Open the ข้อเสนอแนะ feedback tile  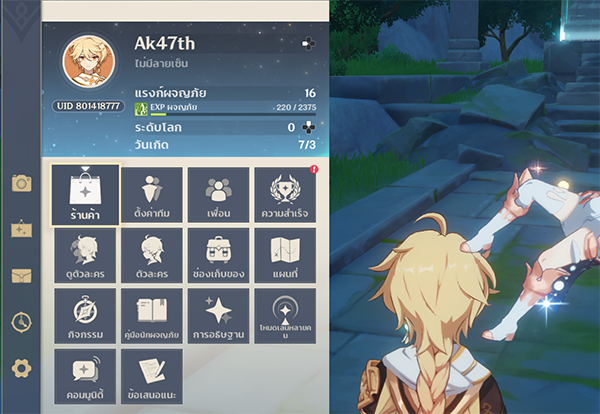151,375
